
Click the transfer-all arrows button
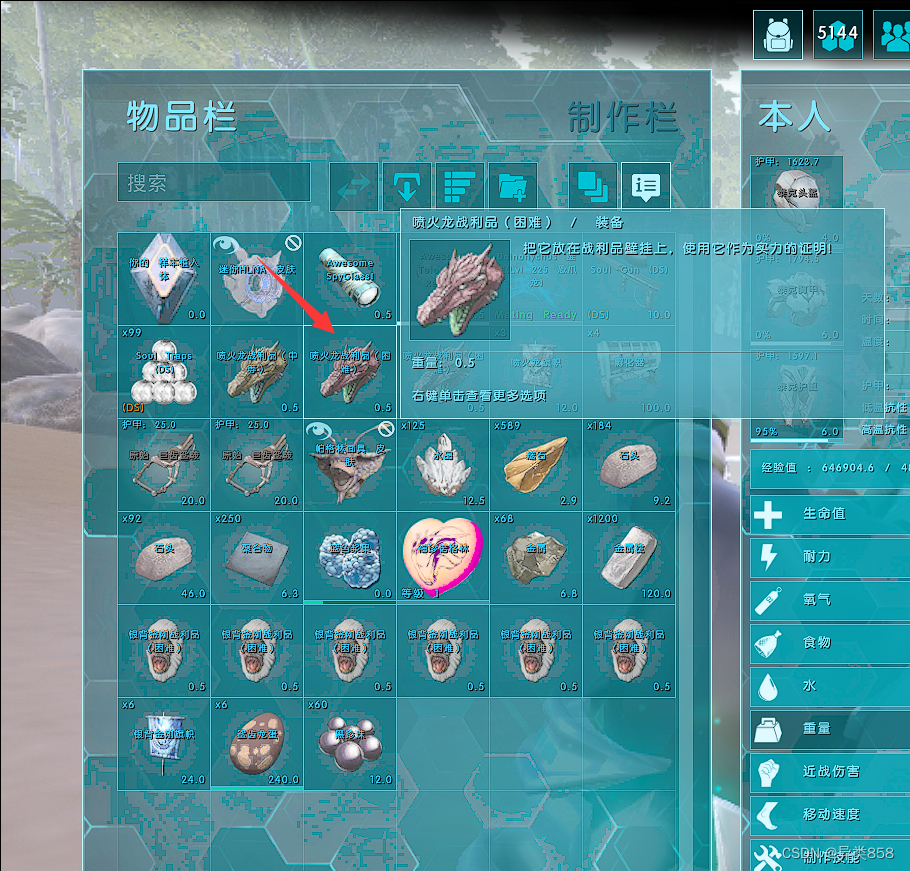pos(355,186)
